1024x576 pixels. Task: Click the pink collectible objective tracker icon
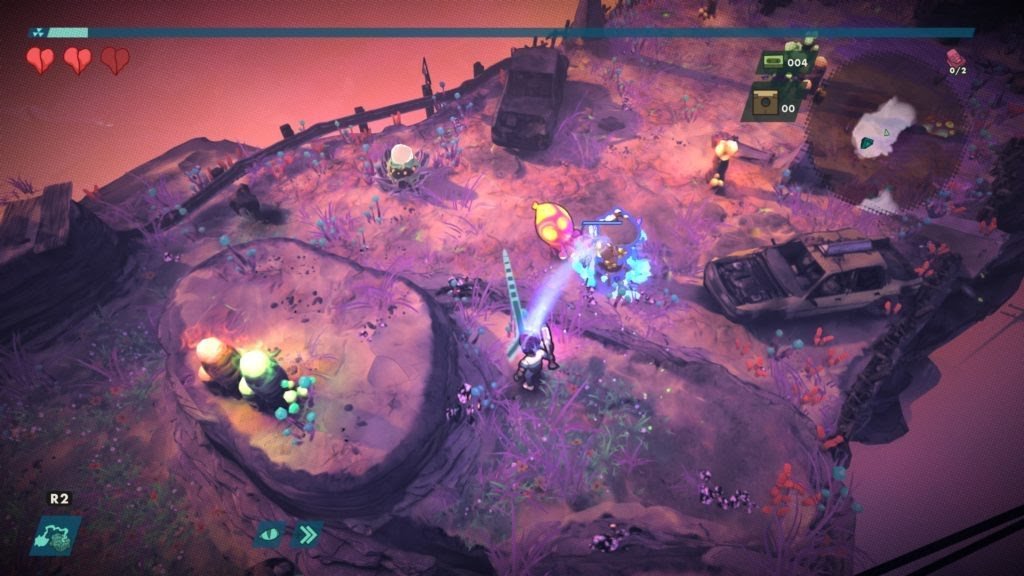click(x=957, y=56)
